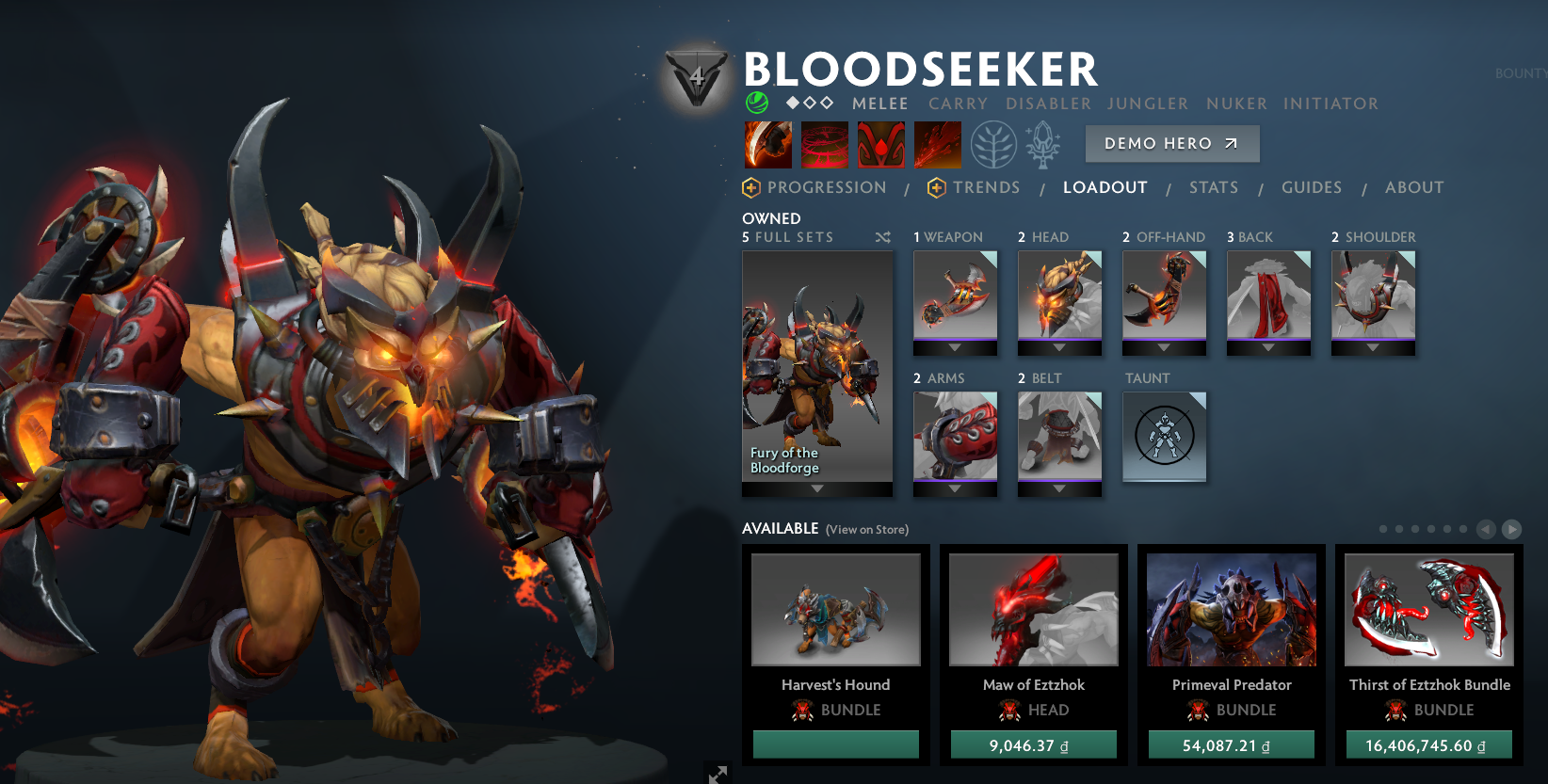Screen dimensions: 1548x784
Task: Open the GUIDES tab
Action: [1311, 187]
